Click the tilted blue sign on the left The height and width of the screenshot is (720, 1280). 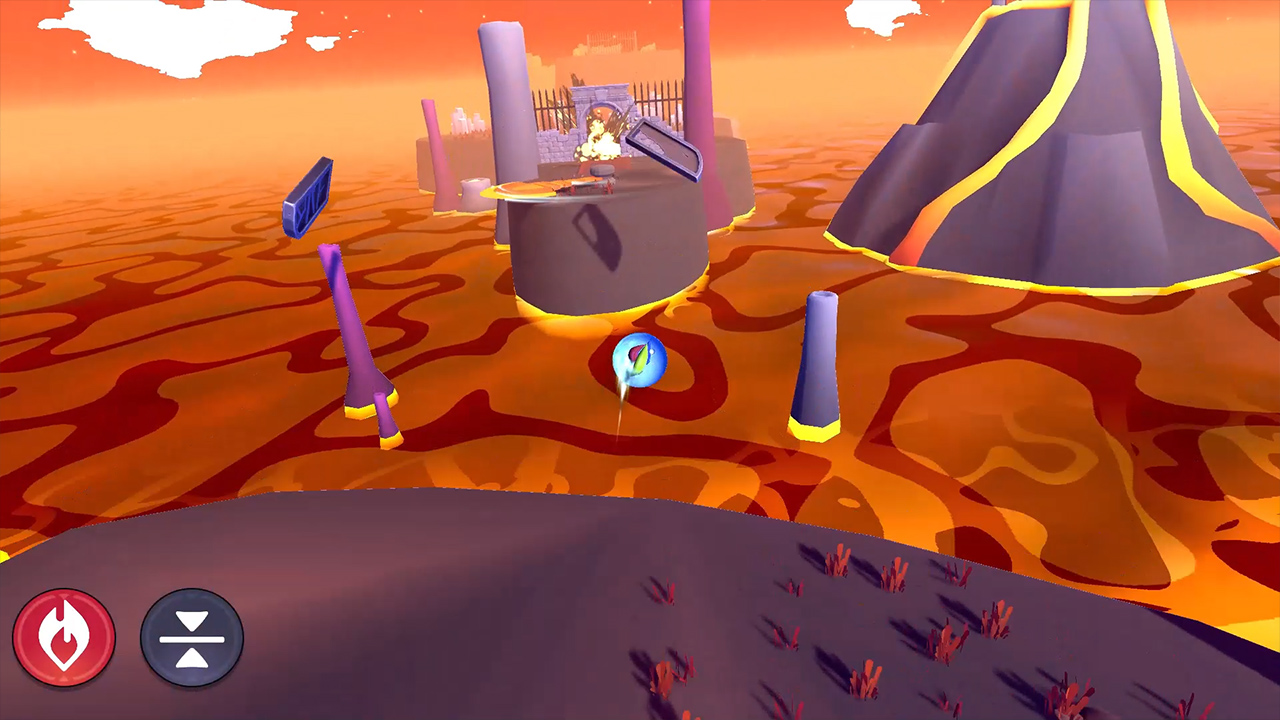point(310,197)
